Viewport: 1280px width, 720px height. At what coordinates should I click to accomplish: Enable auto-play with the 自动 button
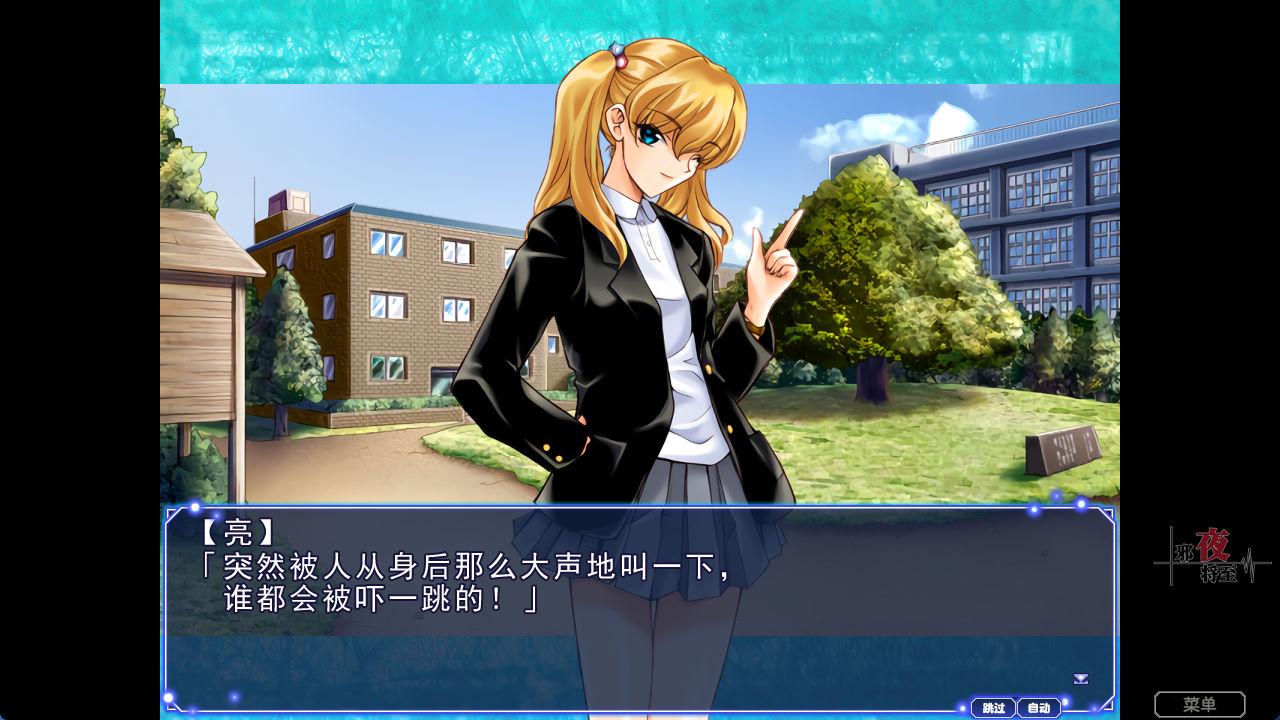click(1038, 708)
